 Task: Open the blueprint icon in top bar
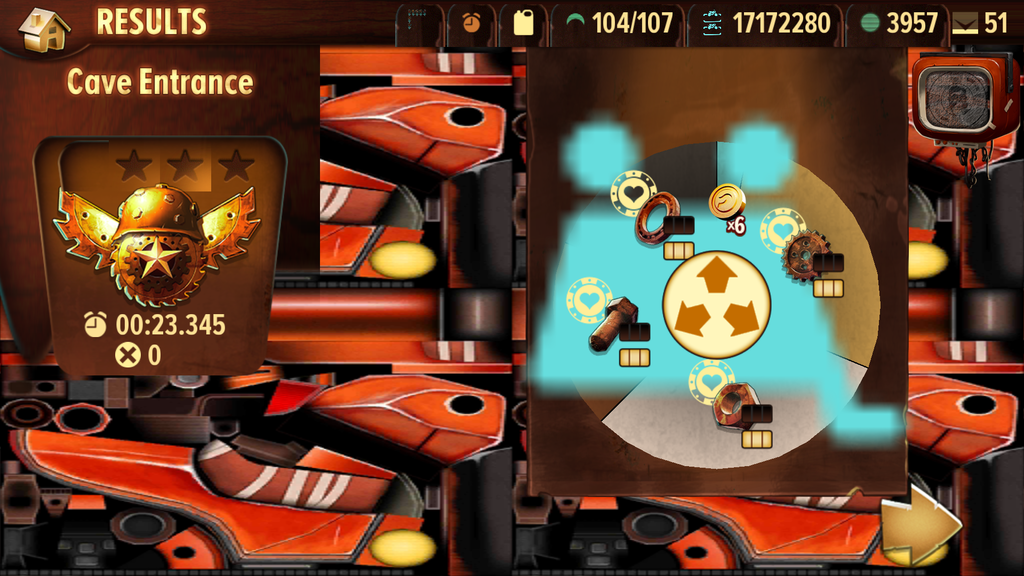click(418, 23)
